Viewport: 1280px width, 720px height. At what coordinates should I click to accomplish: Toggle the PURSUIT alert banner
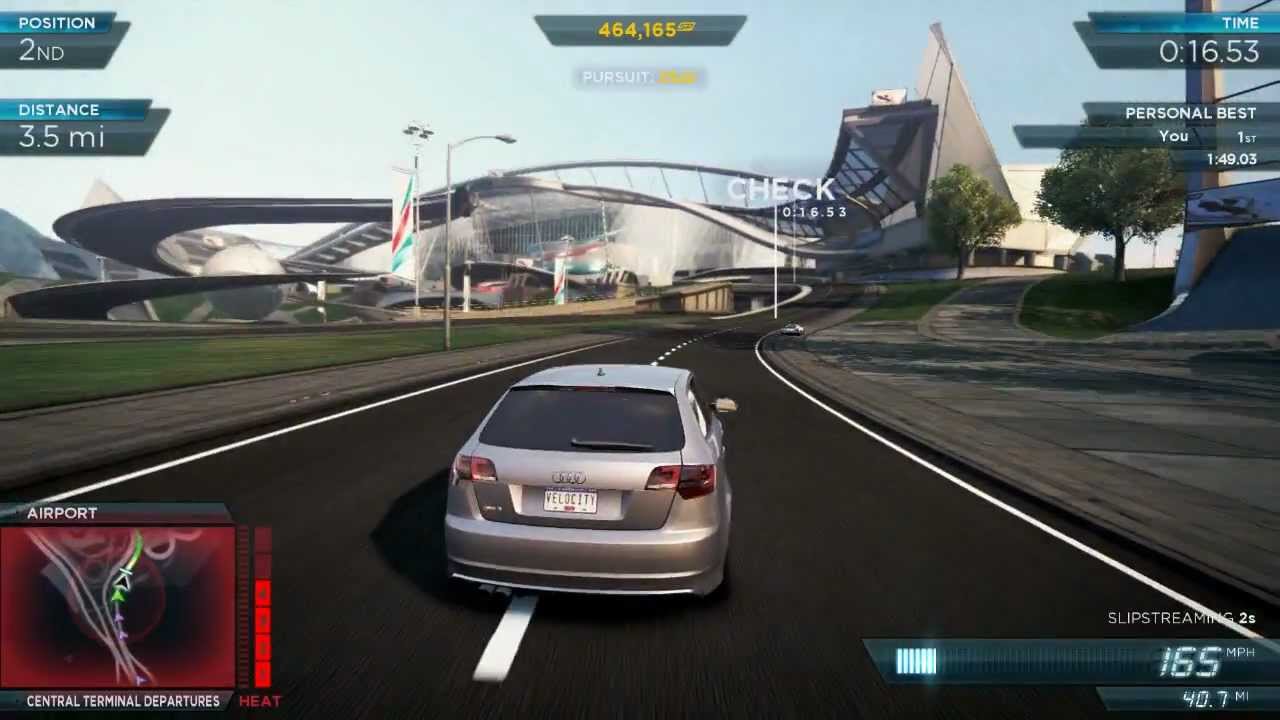pos(640,77)
